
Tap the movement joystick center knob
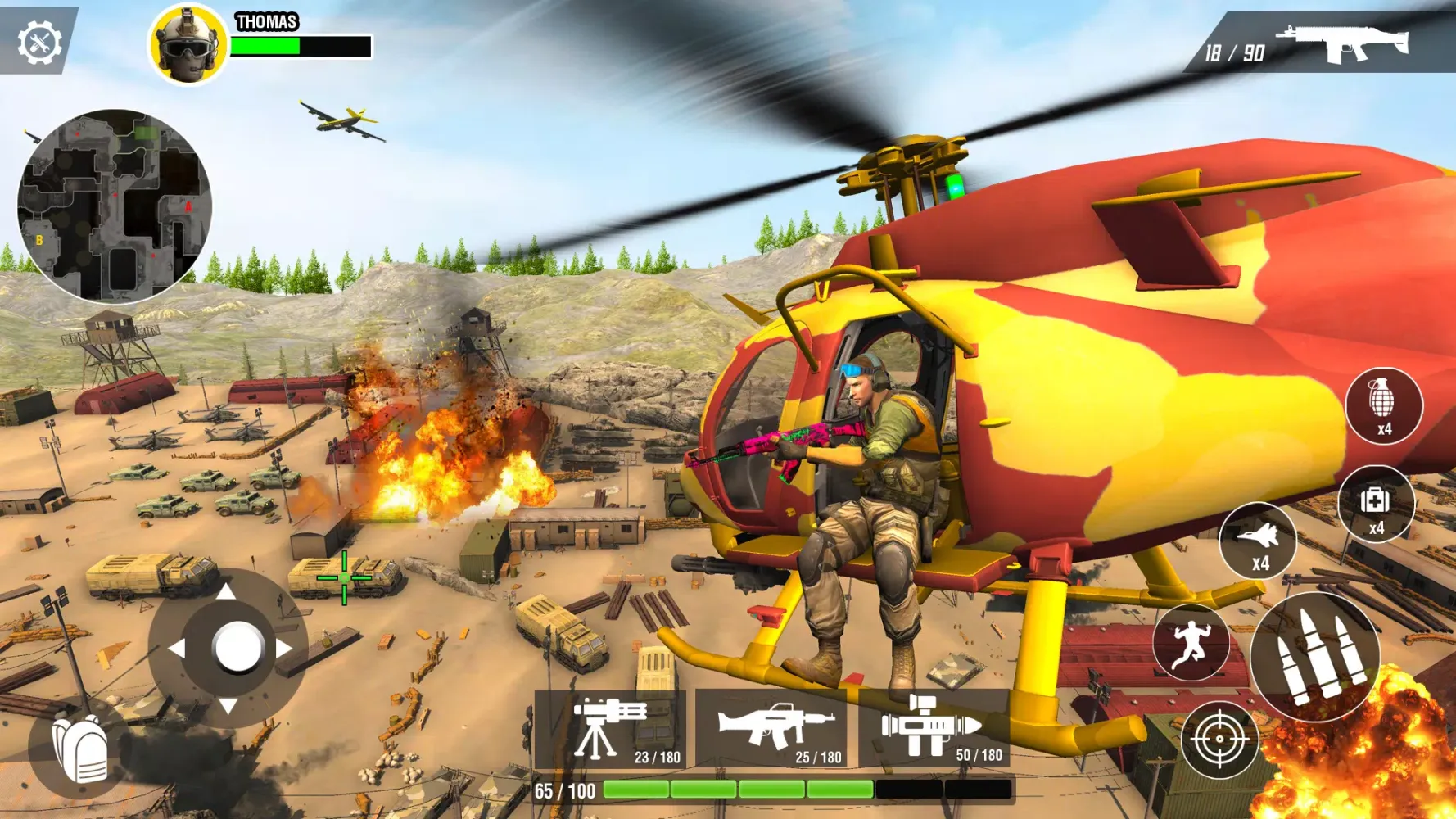point(237,648)
